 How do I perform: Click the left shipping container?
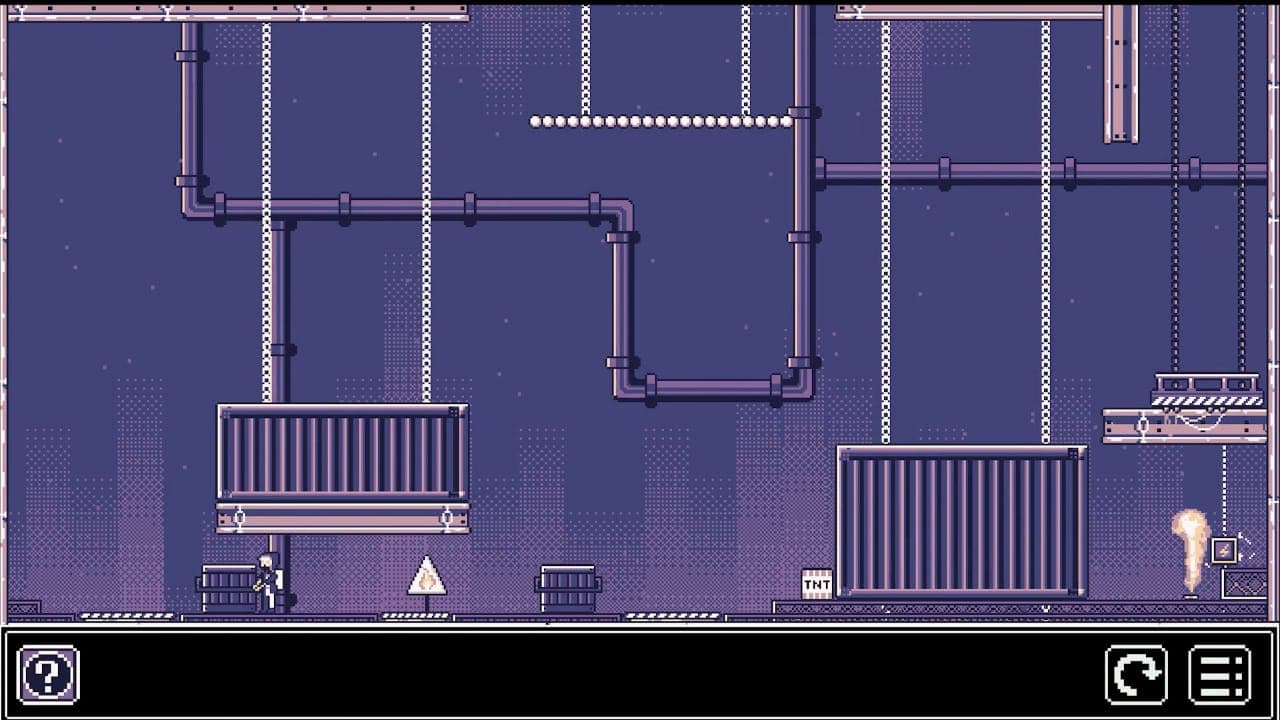point(340,455)
